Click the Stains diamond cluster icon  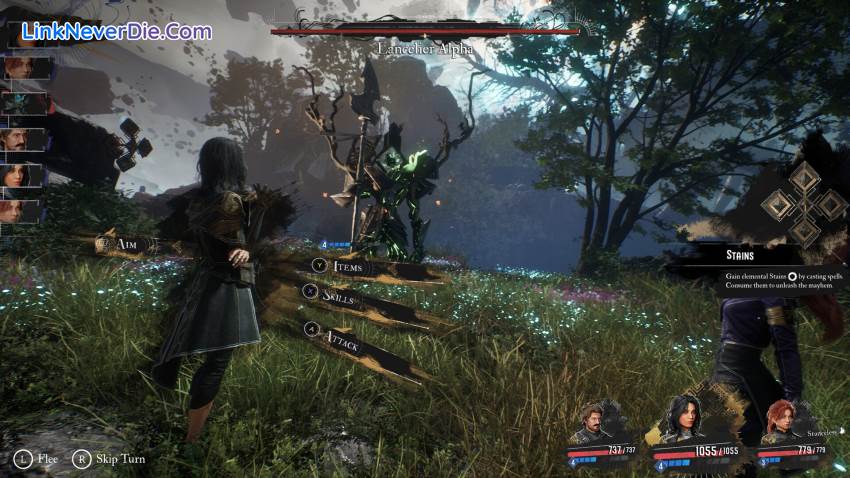pyautogui.click(x=803, y=204)
